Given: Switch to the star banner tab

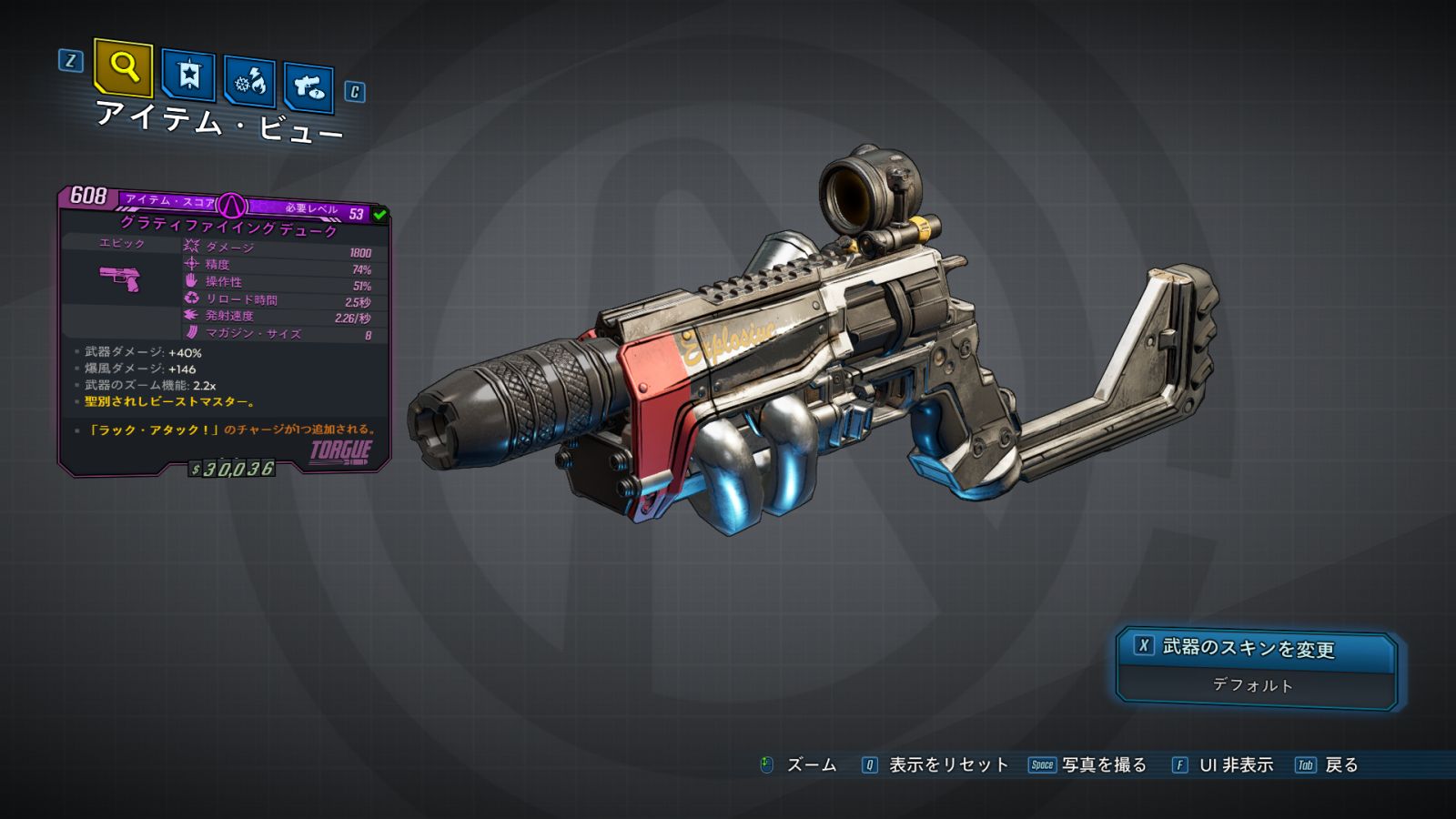Looking at the screenshot, I should click(x=188, y=76).
